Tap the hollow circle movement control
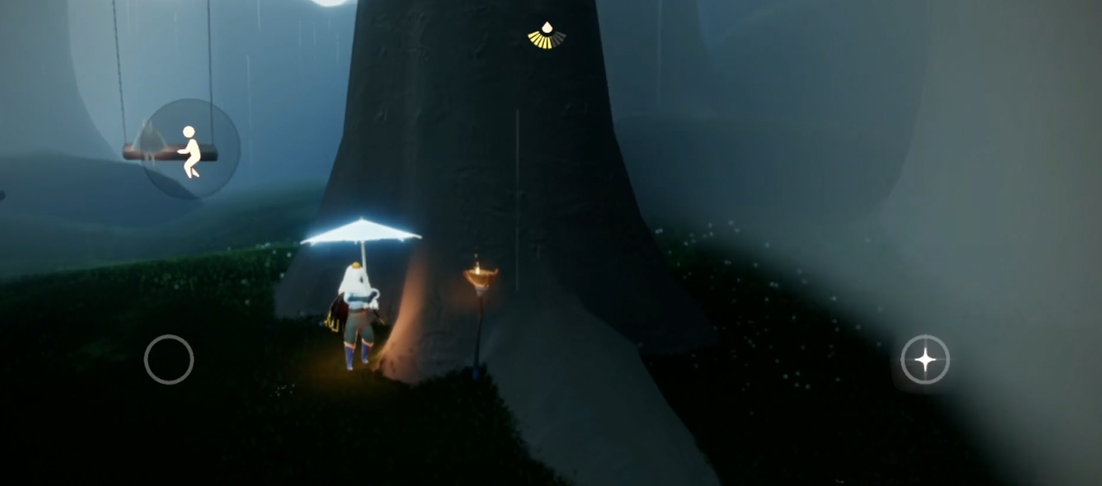 [169, 359]
